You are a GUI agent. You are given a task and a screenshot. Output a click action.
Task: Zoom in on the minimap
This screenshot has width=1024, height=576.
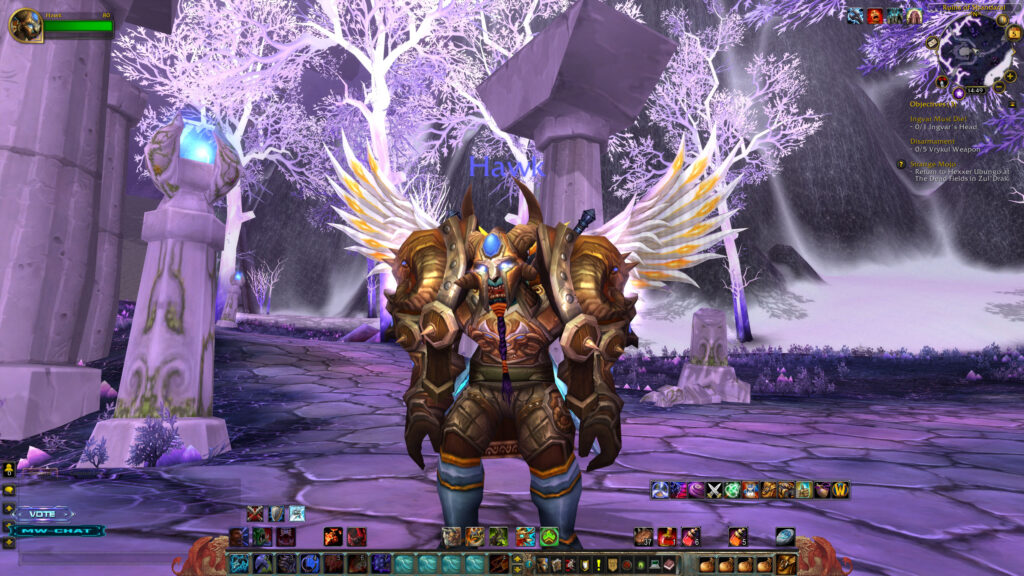1009,76
